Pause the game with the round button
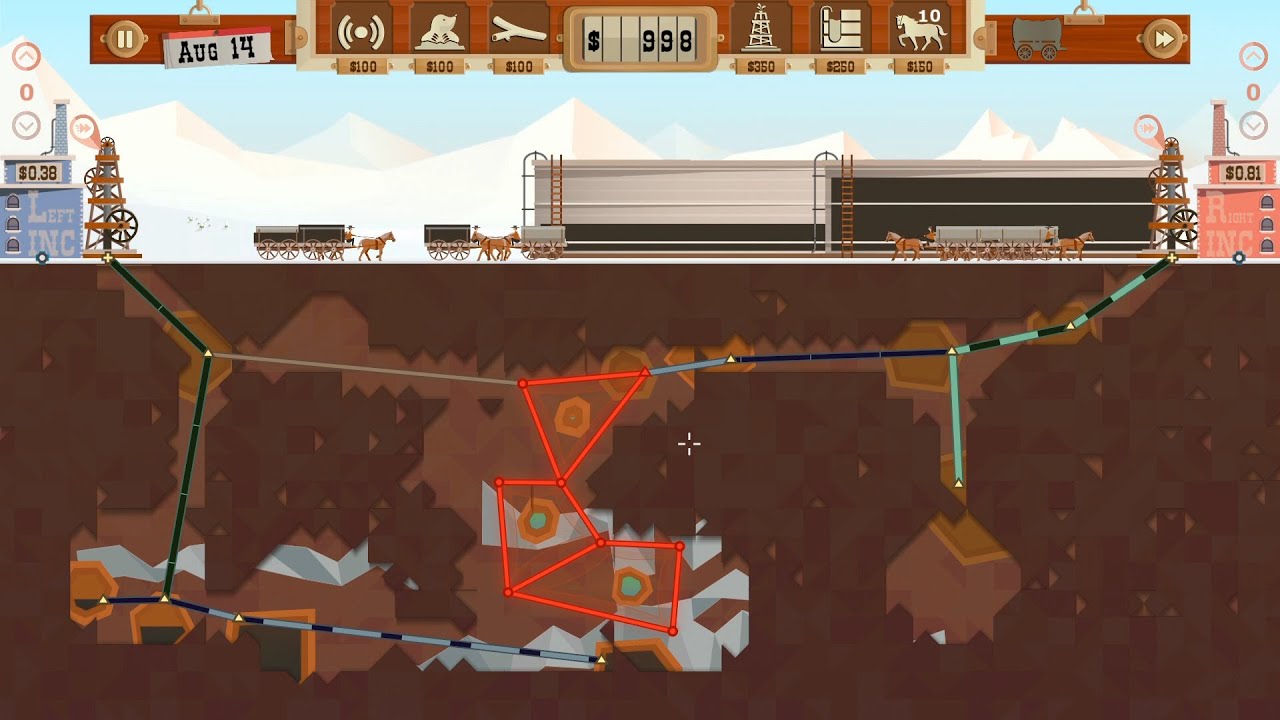Viewport: 1280px width, 720px height. pos(125,39)
